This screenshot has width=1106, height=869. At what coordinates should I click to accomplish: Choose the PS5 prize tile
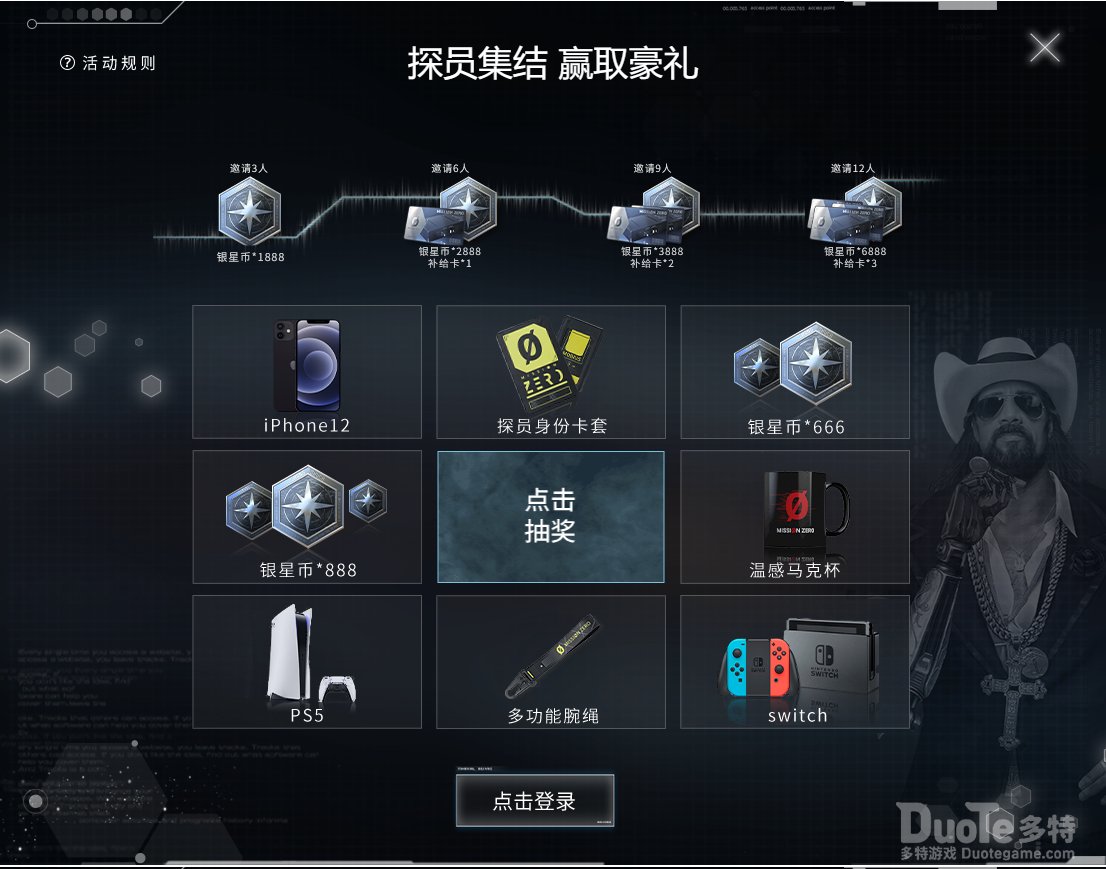307,662
